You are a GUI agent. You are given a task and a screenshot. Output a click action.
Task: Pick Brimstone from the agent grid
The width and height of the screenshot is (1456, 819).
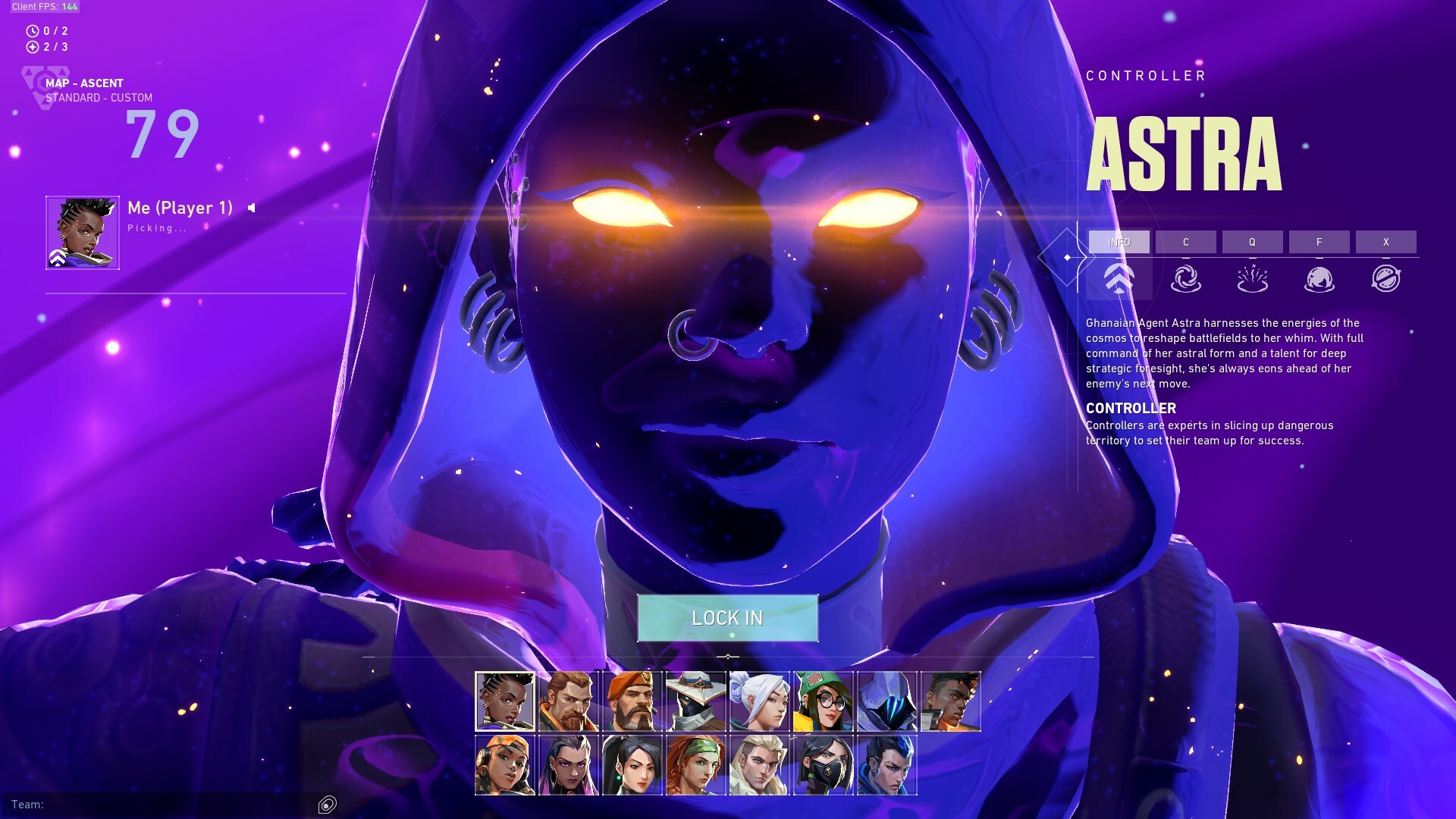tap(635, 699)
